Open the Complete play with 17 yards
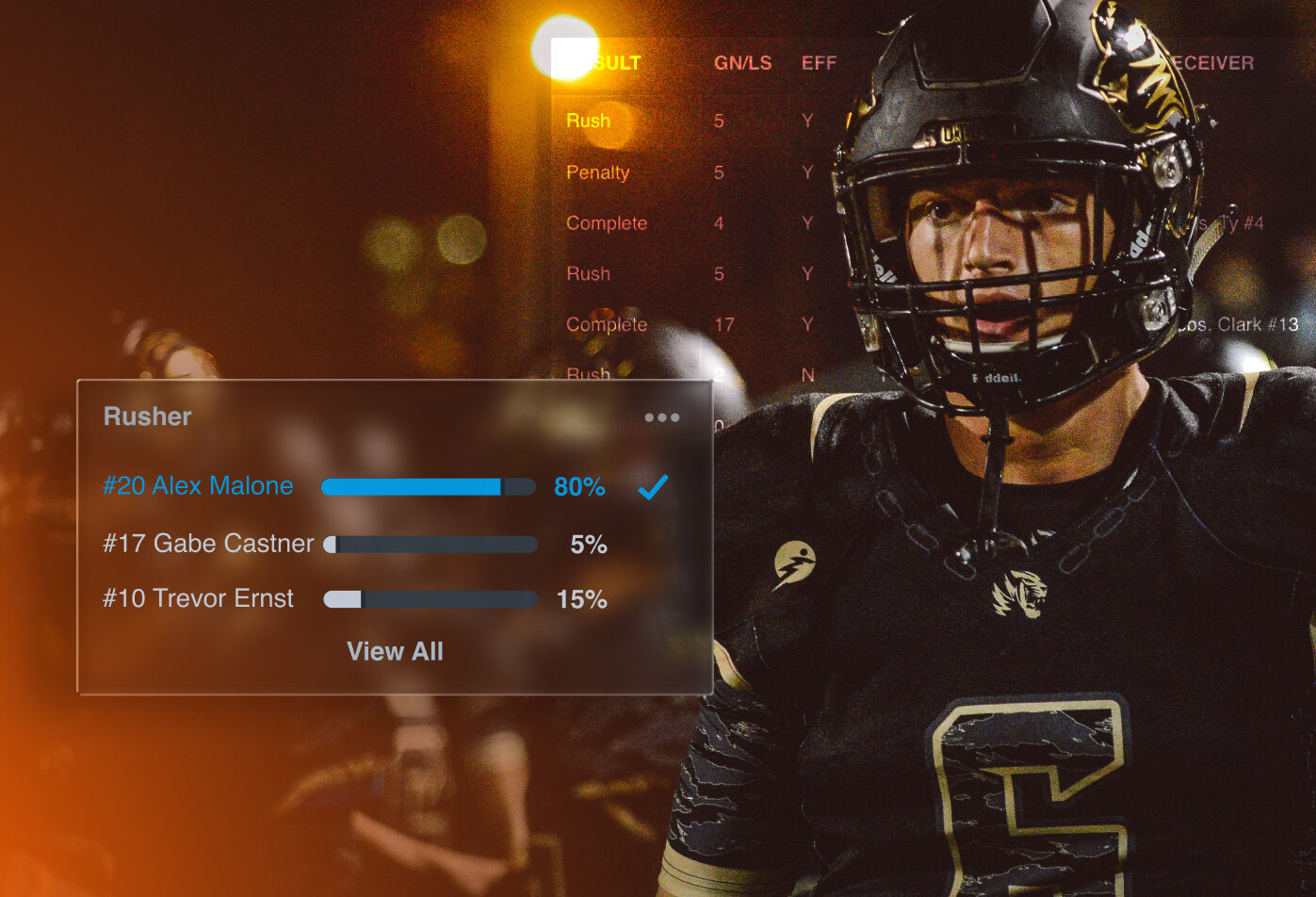This screenshot has height=897, width=1316. tap(607, 325)
